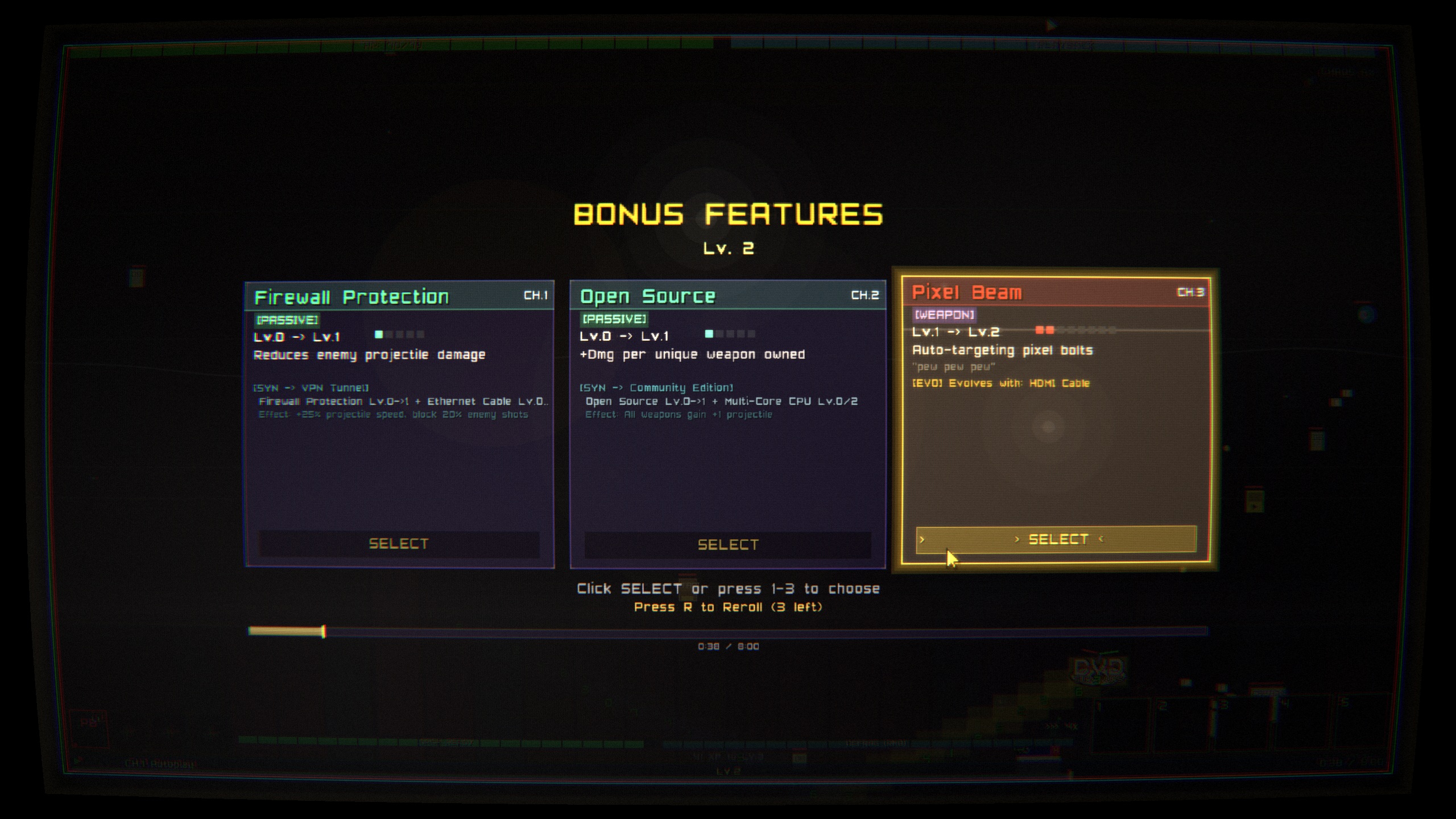The image size is (1456, 819).
Task: Click the [PASSIVE] badge on Open Source
Action: [x=614, y=320]
